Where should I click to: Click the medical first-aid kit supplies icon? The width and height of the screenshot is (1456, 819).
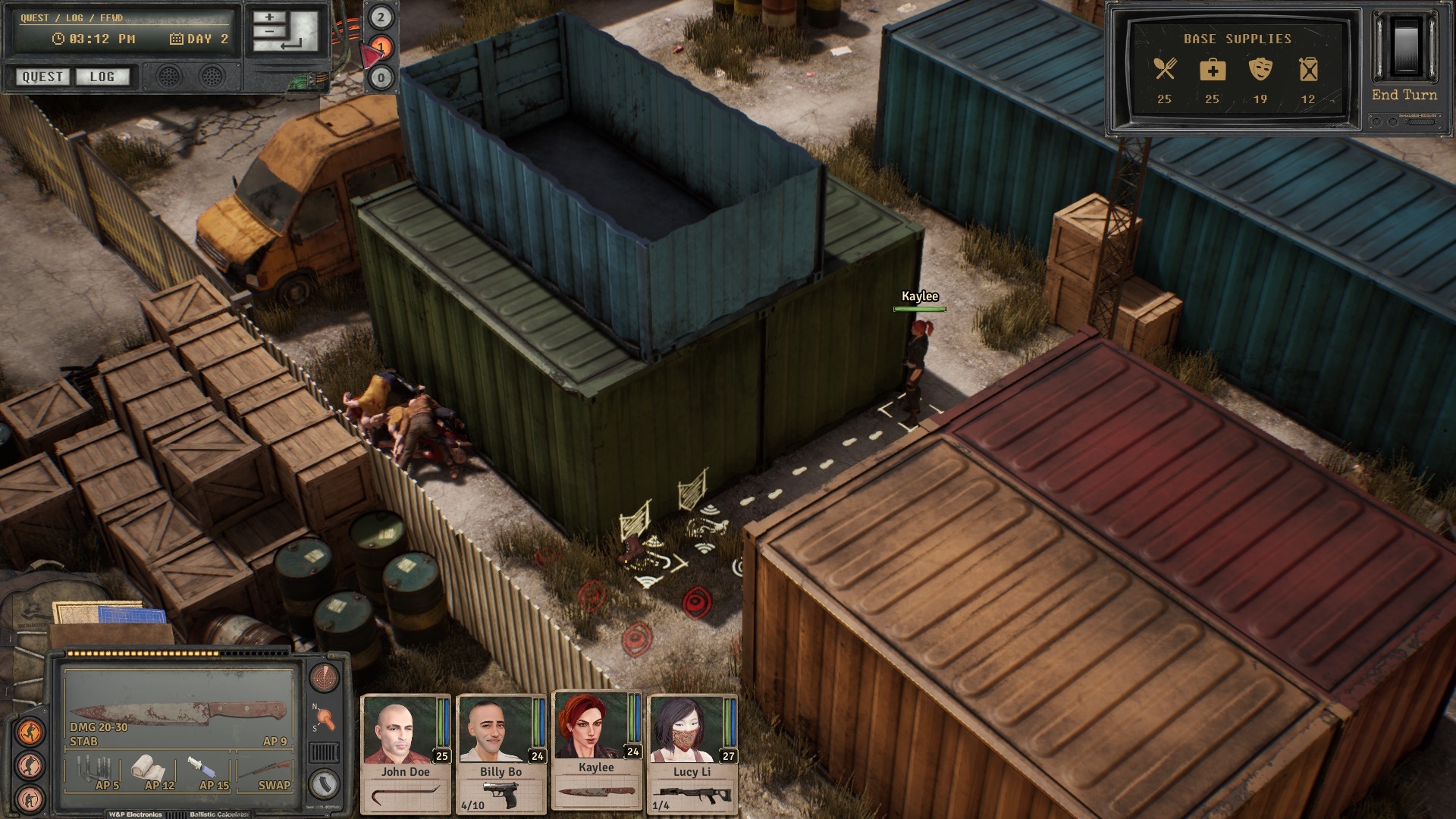pos(1213,70)
